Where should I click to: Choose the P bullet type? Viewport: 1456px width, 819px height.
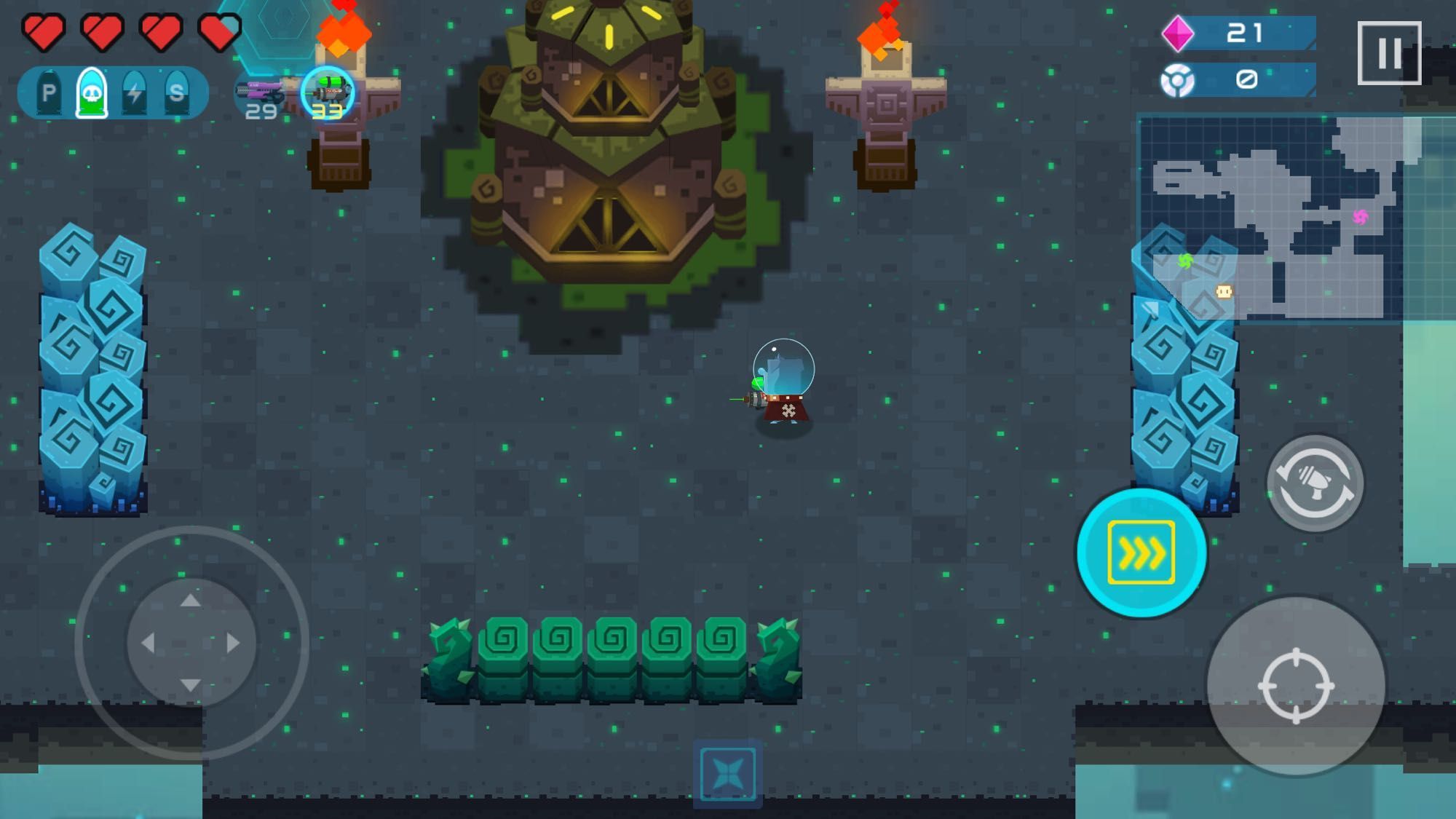(49, 92)
